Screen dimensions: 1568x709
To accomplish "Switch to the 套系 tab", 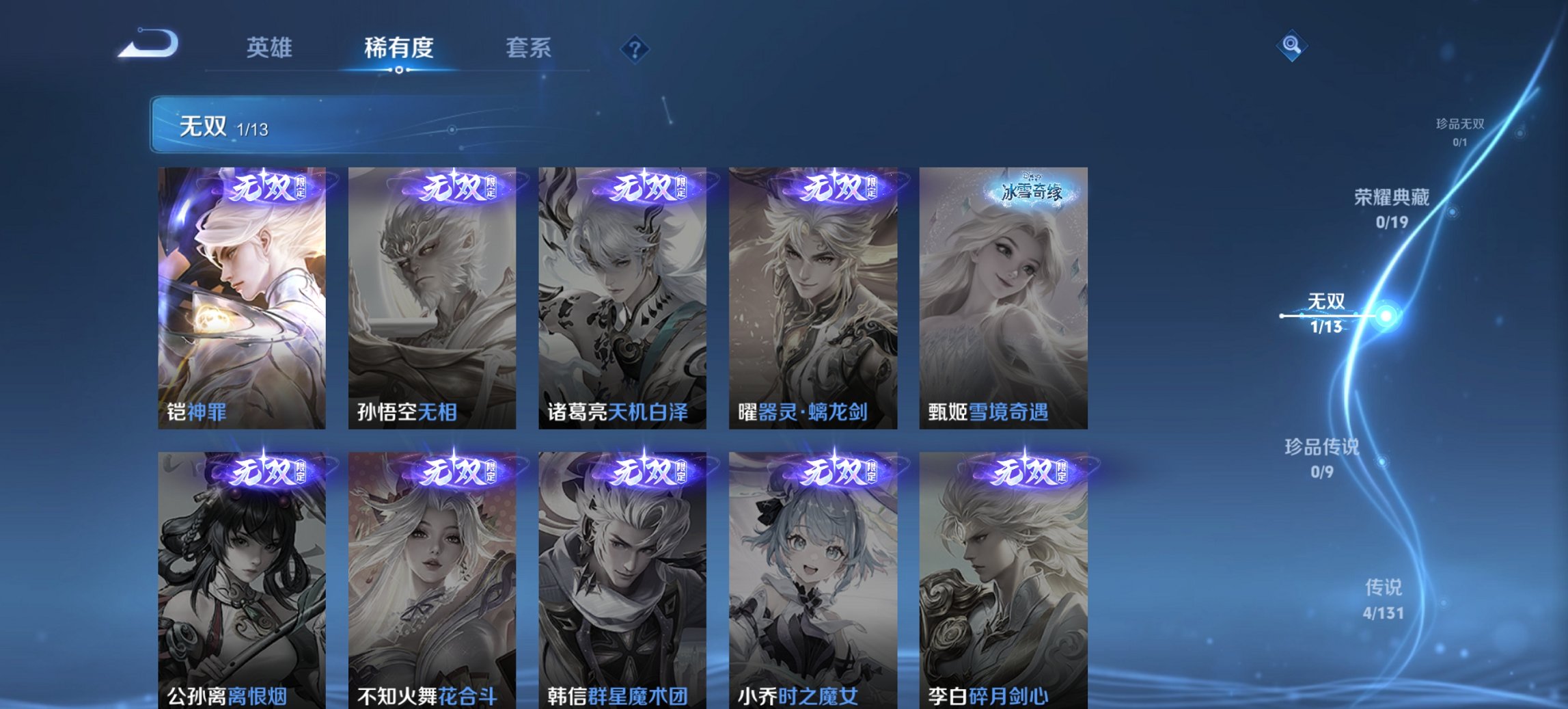I will coord(529,48).
